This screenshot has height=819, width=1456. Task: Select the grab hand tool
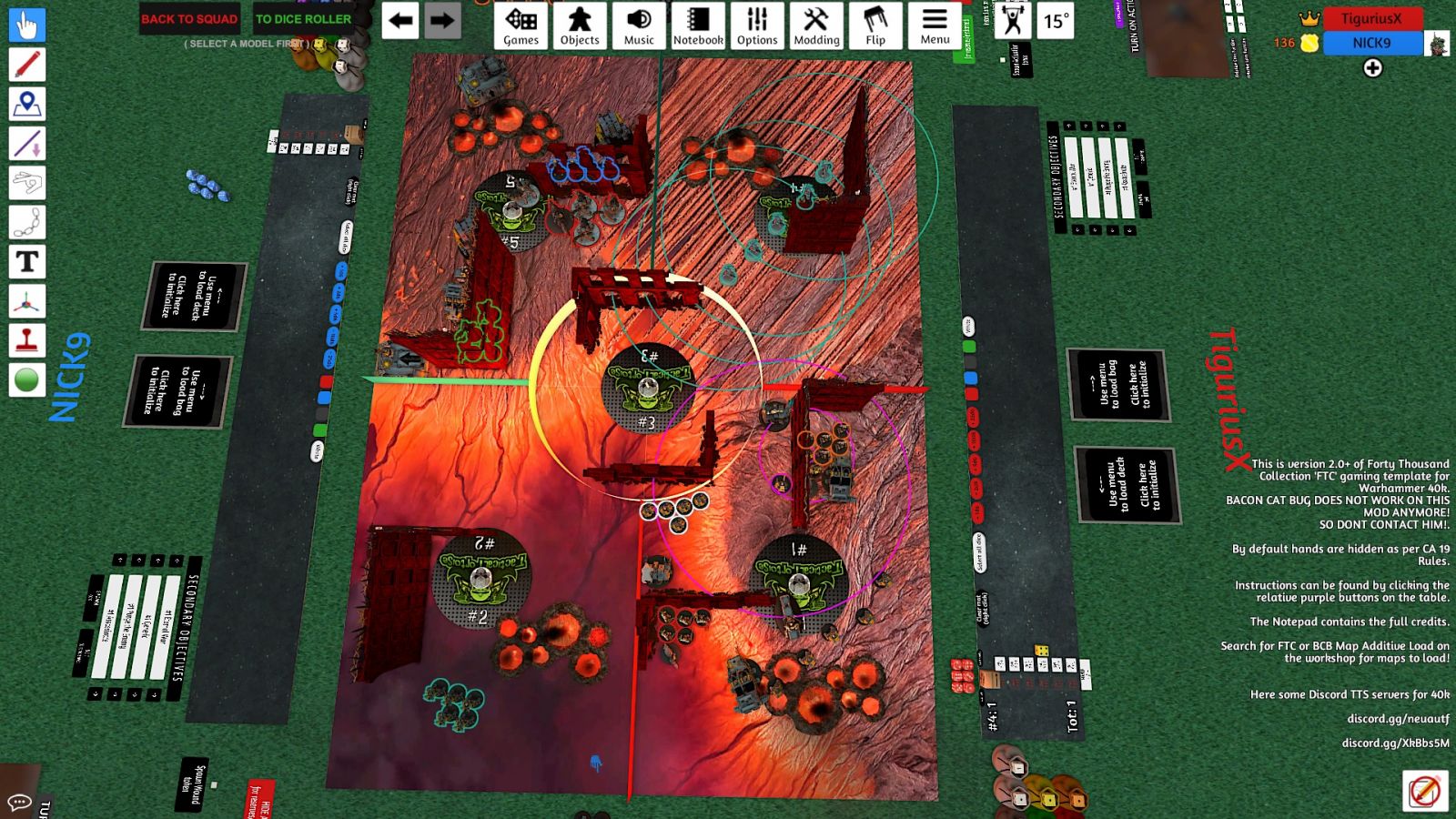point(27,25)
